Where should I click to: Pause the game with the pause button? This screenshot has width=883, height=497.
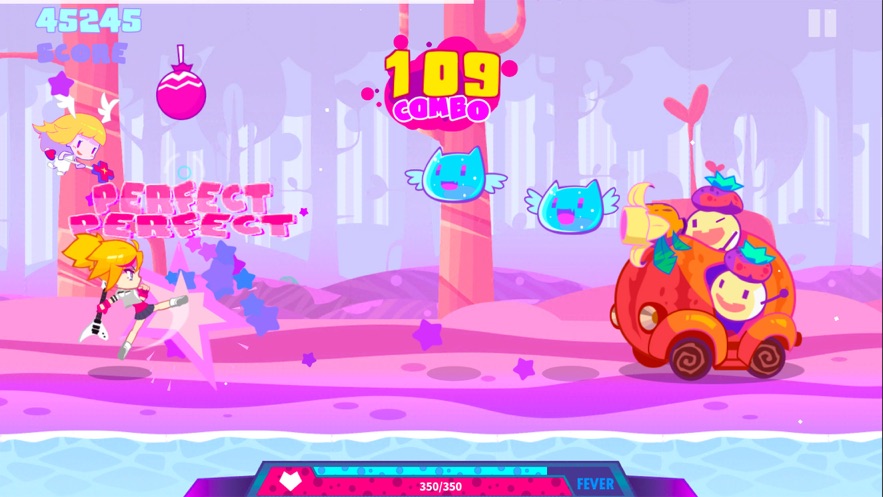(822, 24)
